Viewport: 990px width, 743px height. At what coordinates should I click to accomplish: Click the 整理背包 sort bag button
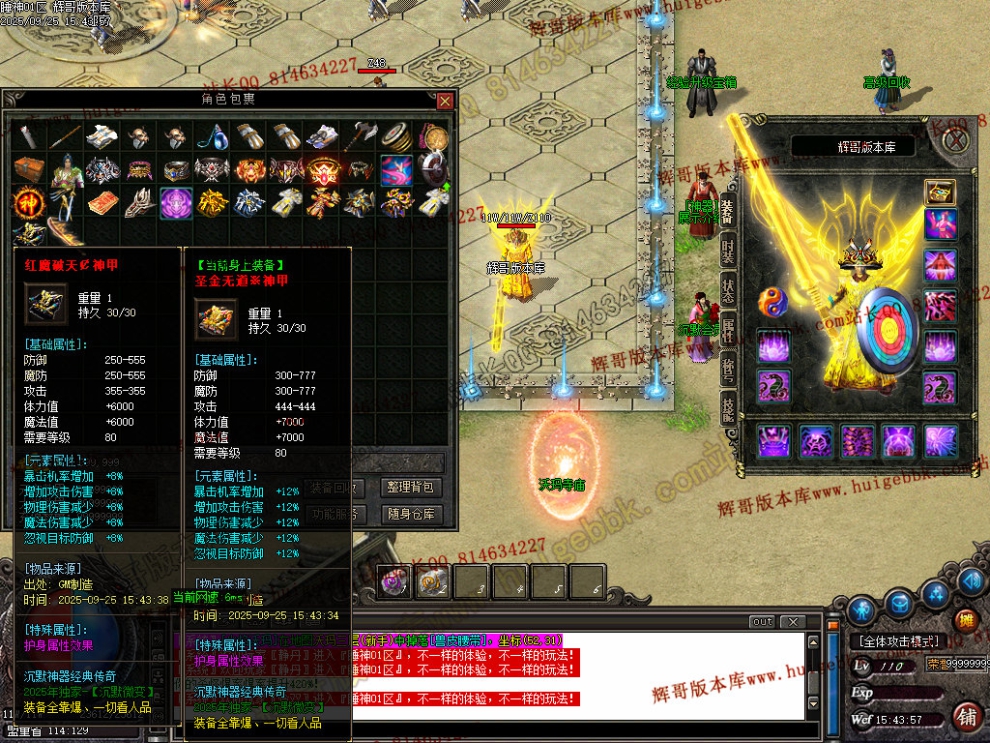click(x=412, y=487)
